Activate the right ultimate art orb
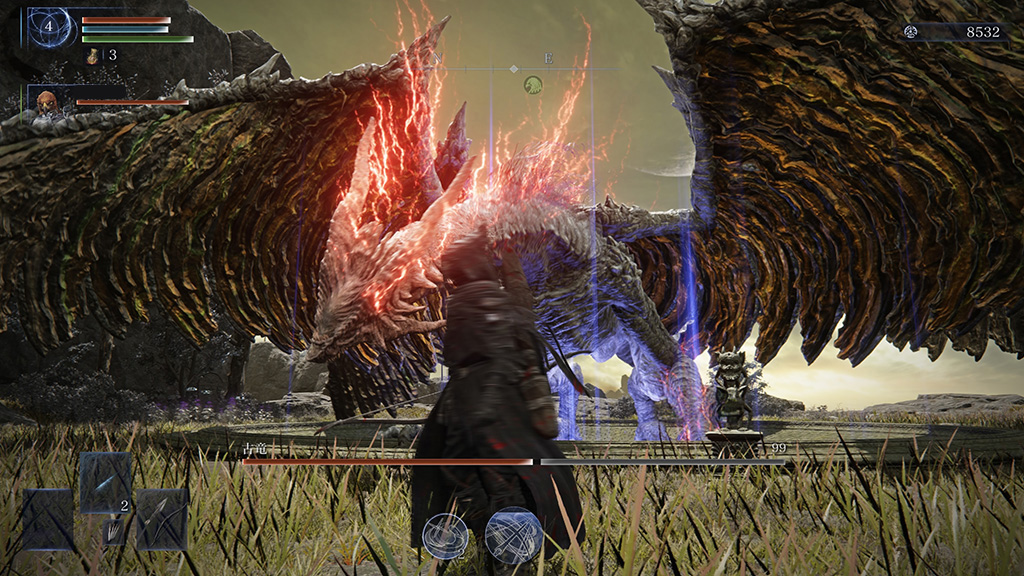The height and width of the screenshot is (576, 1024). pos(513,535)
